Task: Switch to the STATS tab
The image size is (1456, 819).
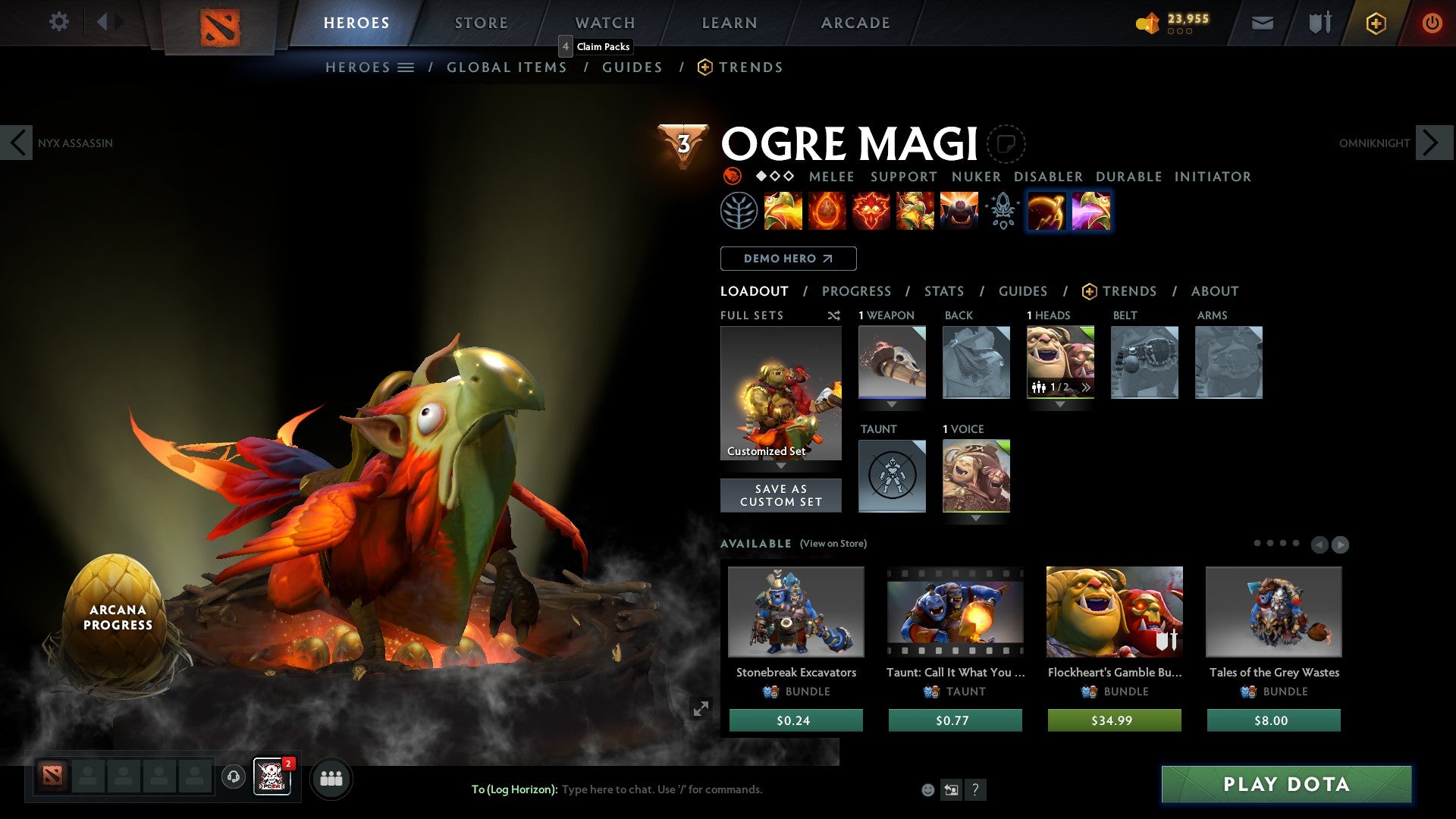Action: pyautogui.click(x=944, y=291)
